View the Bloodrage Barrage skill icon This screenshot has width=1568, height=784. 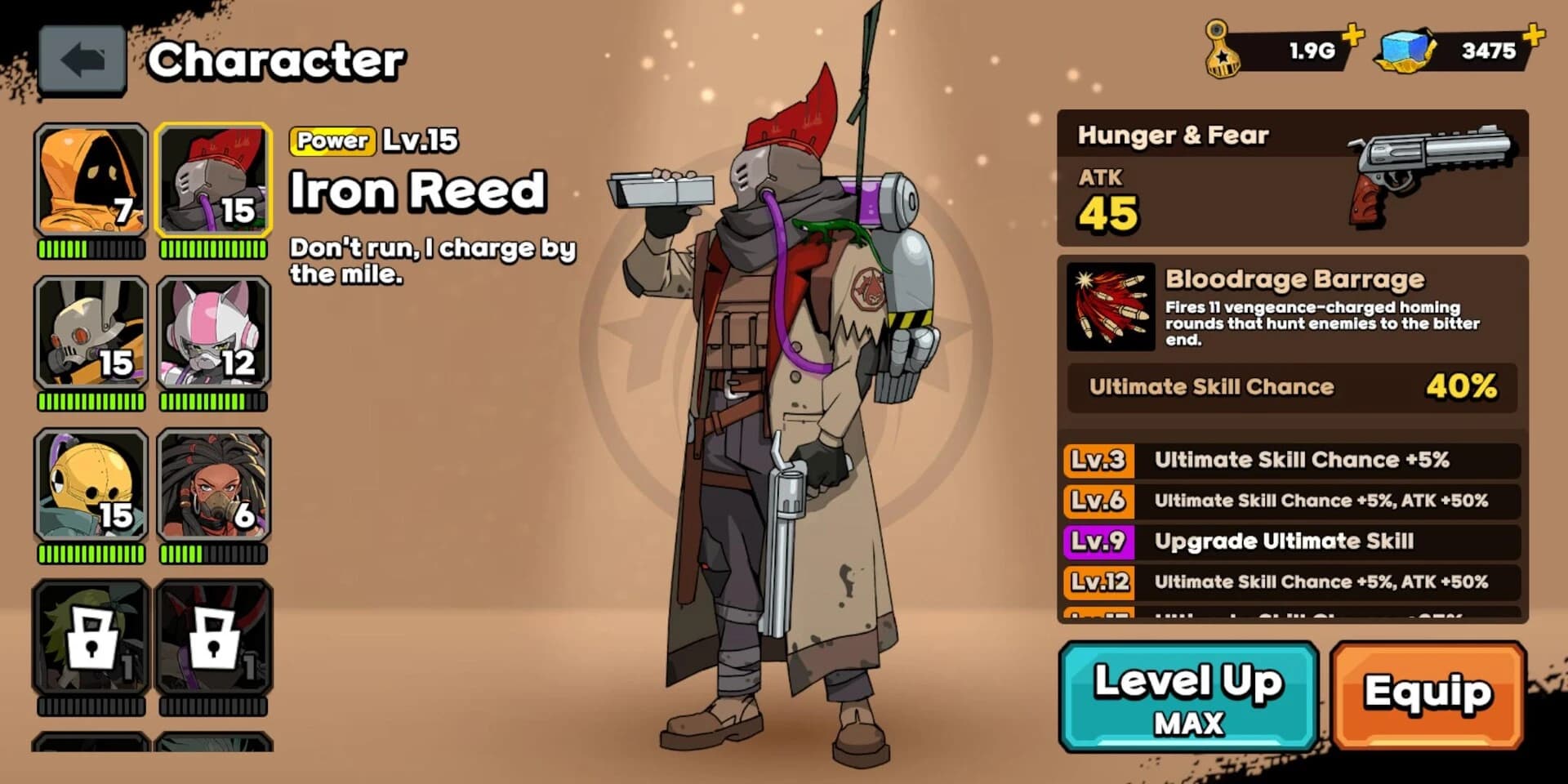[1111, 307]
